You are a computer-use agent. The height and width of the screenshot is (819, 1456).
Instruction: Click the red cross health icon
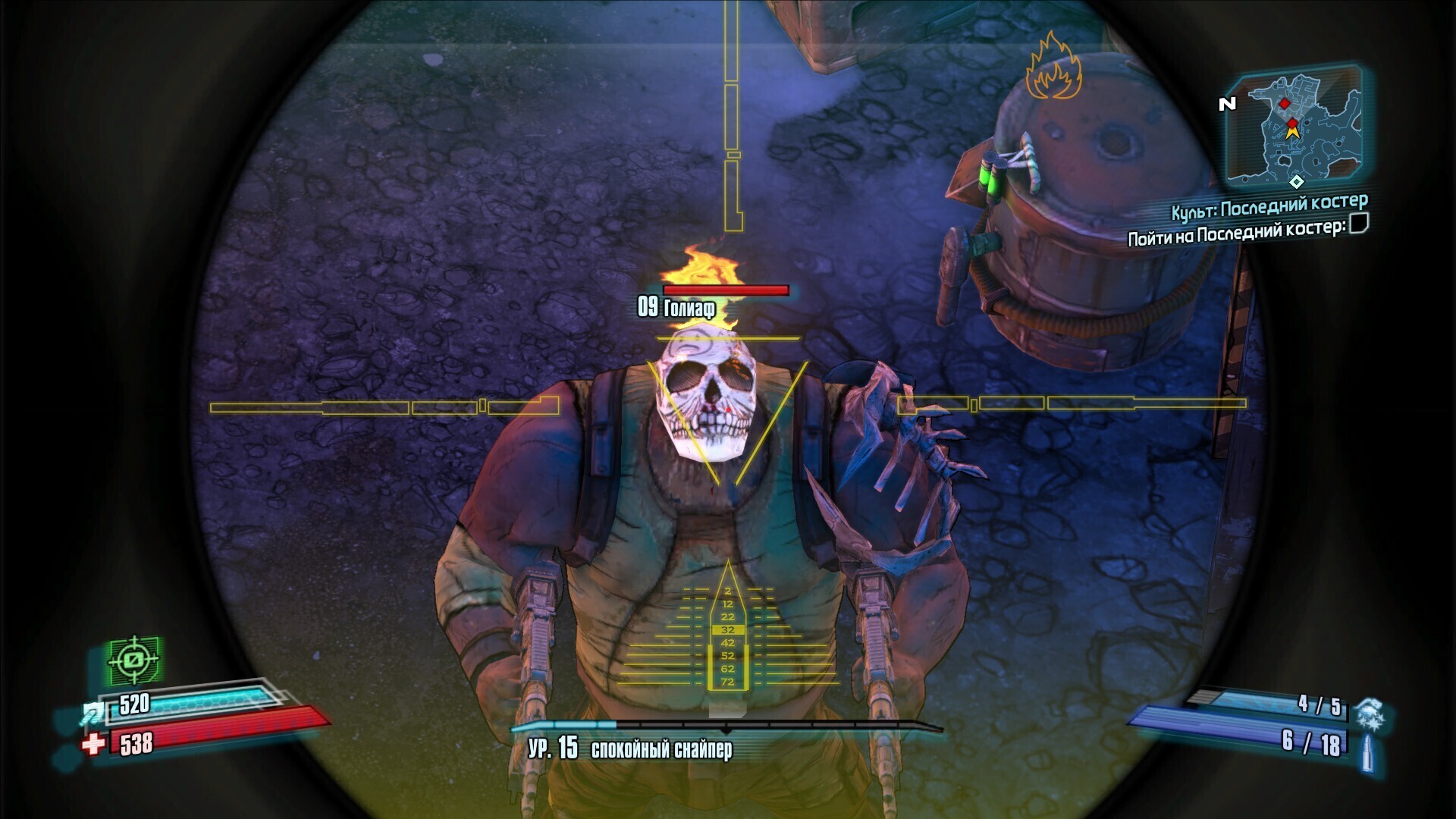93,745
